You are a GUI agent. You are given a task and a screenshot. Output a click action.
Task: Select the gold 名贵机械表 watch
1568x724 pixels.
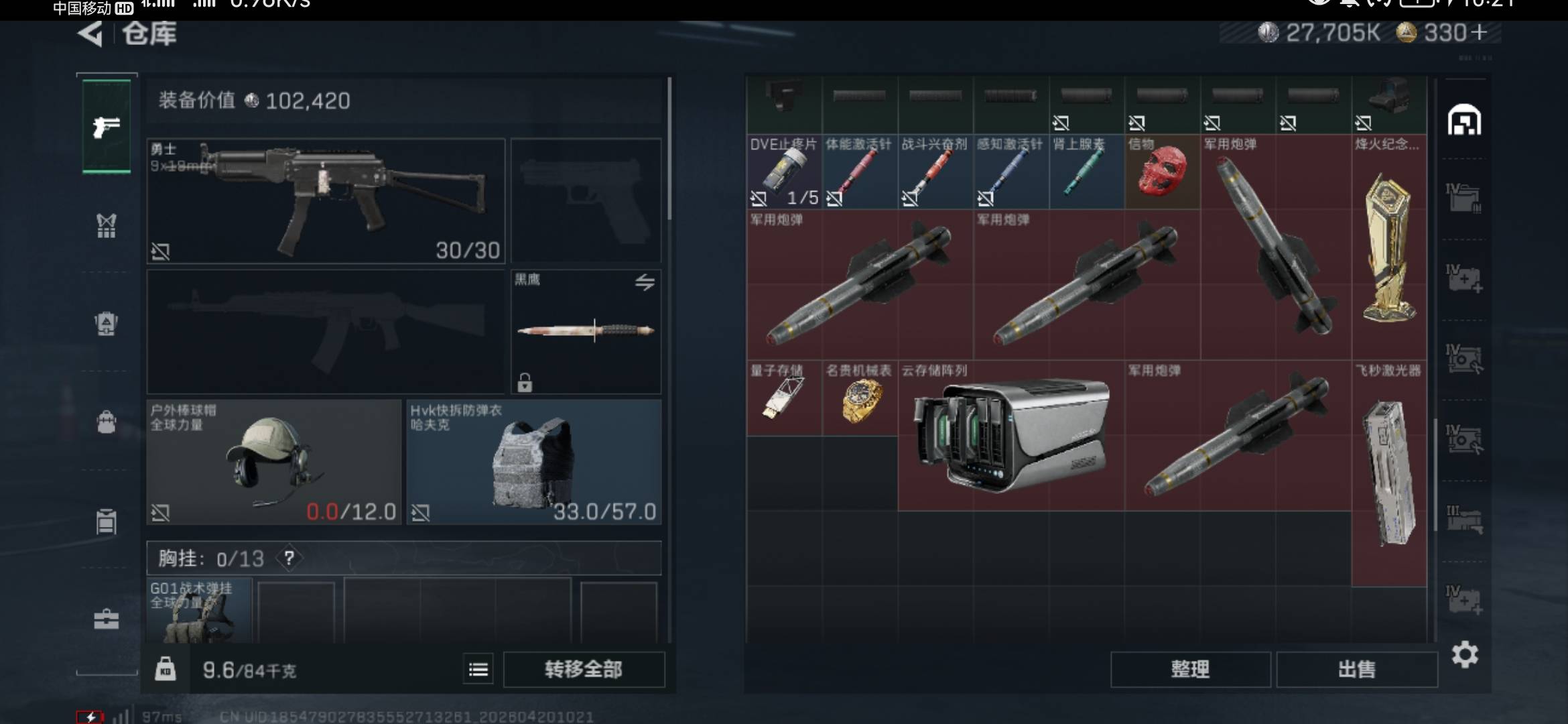tap(860, 400)
